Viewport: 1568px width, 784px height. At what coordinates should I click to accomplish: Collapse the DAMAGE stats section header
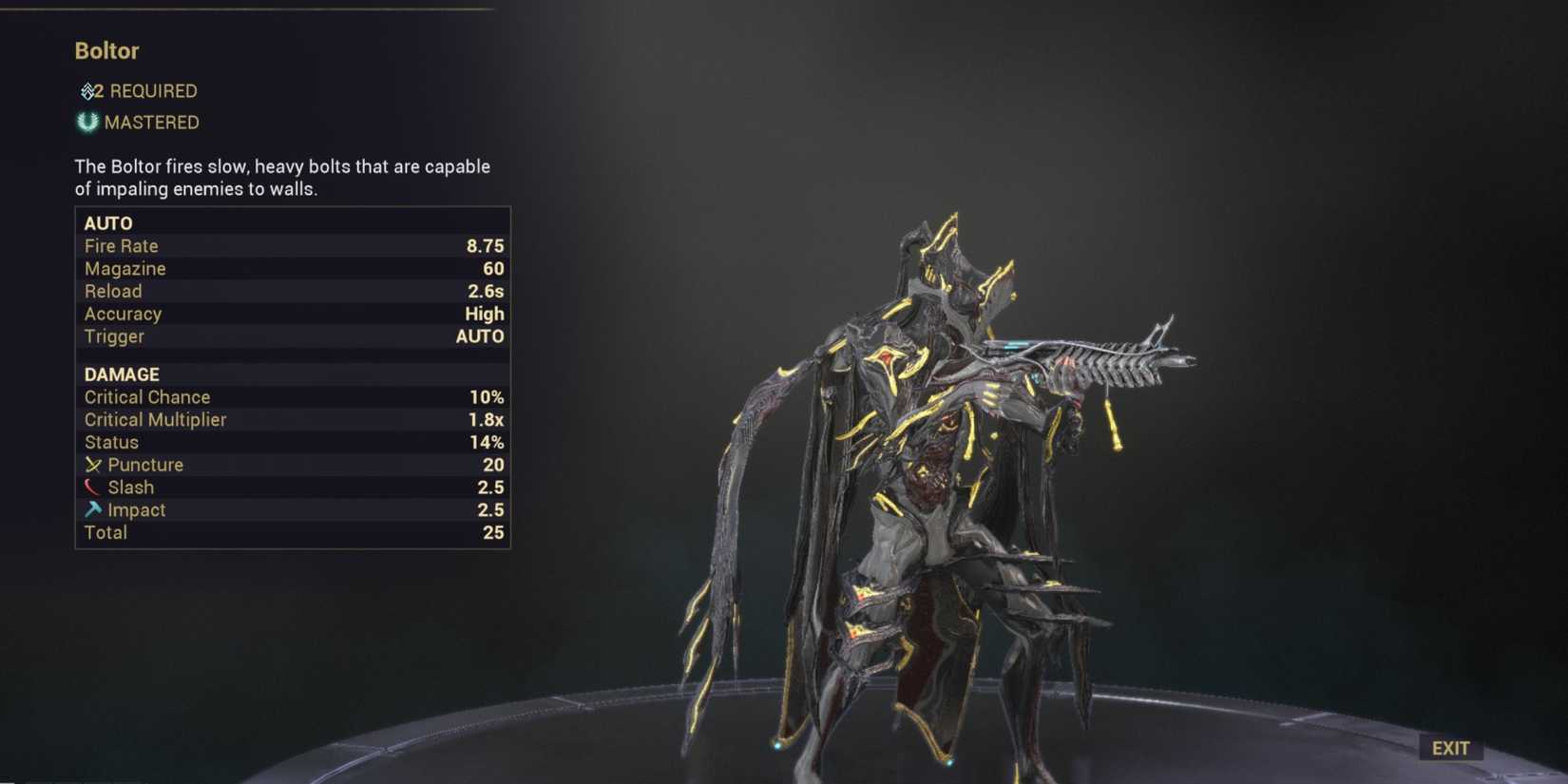pyautogui.click(x=121, y=373)
